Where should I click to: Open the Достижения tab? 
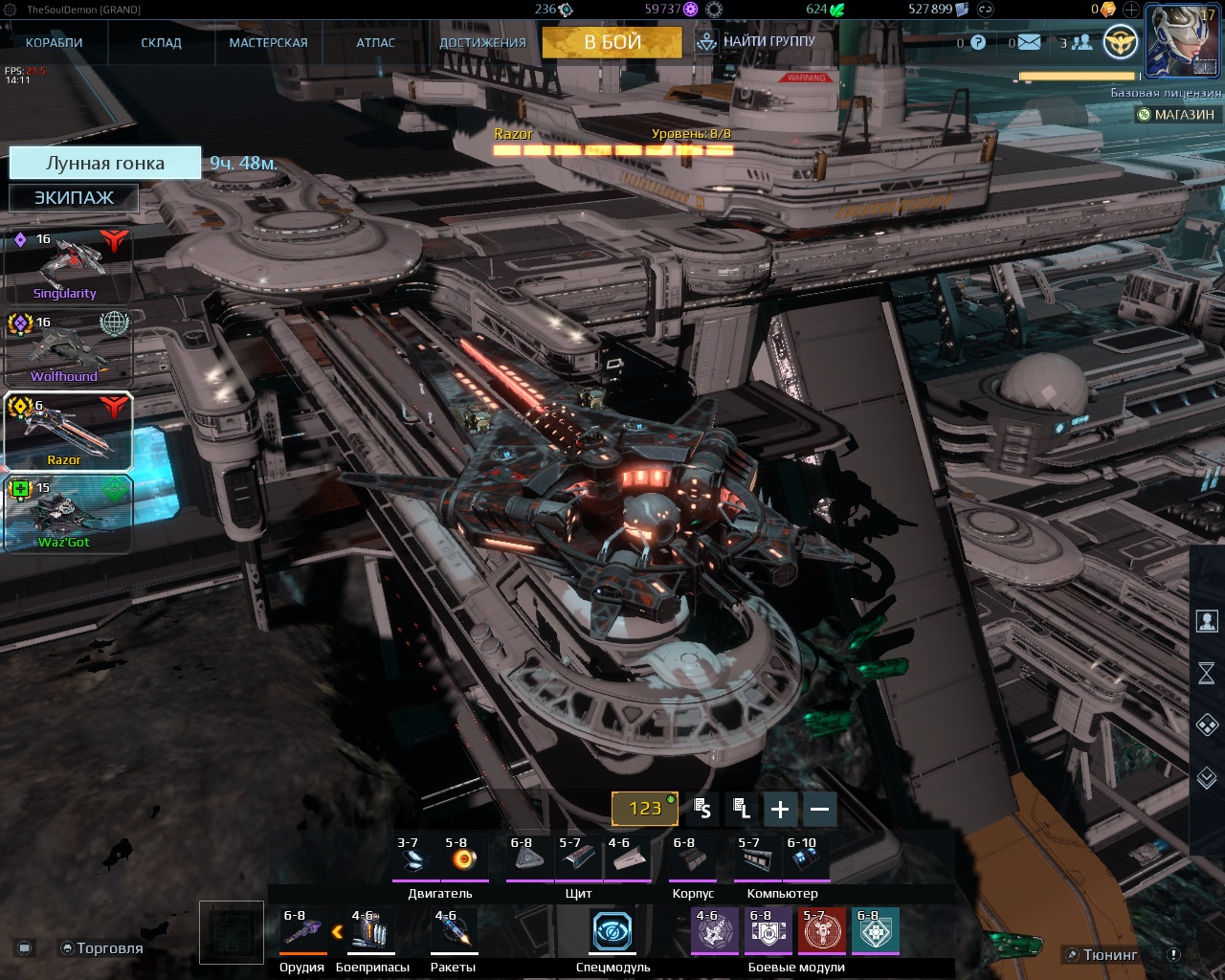[482, 42]
